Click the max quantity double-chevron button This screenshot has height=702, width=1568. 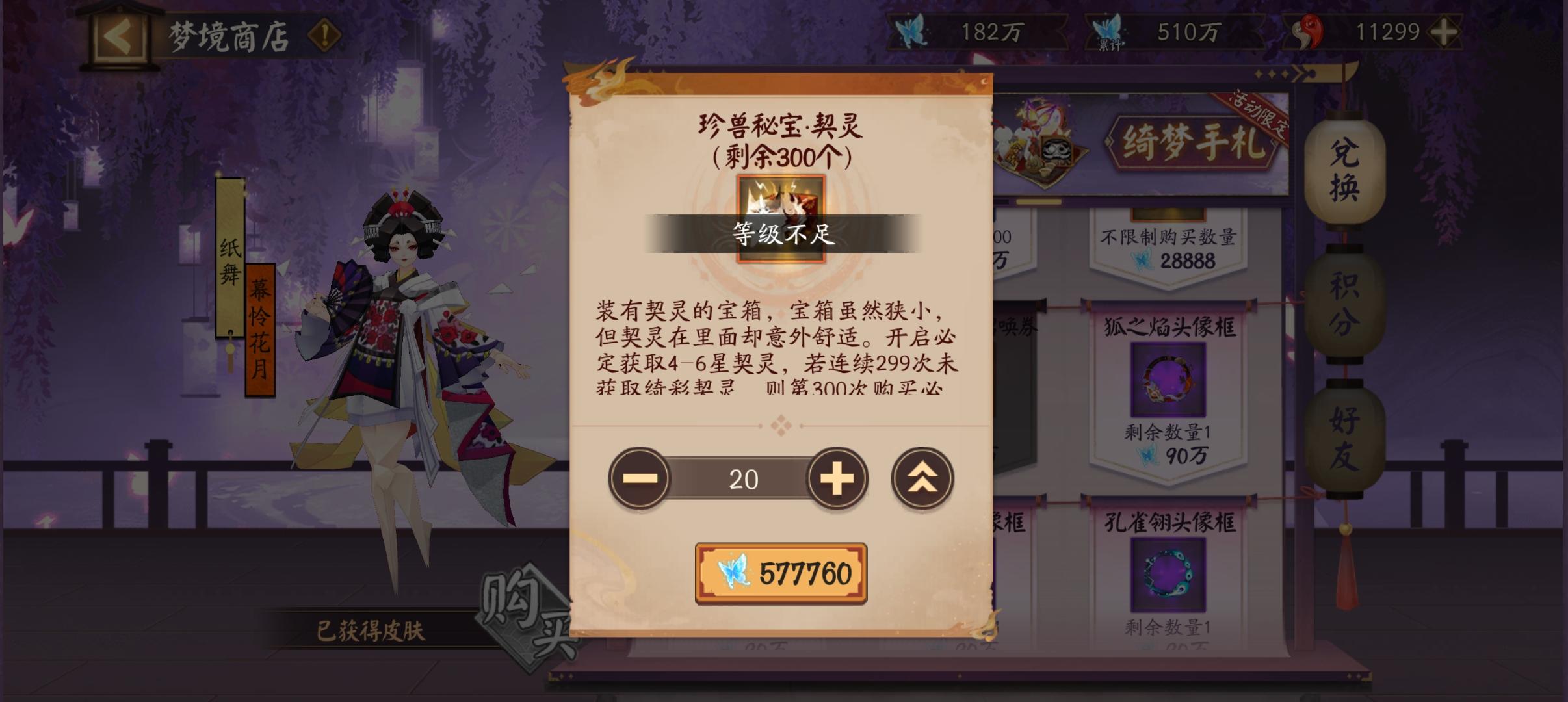point(922,478)
